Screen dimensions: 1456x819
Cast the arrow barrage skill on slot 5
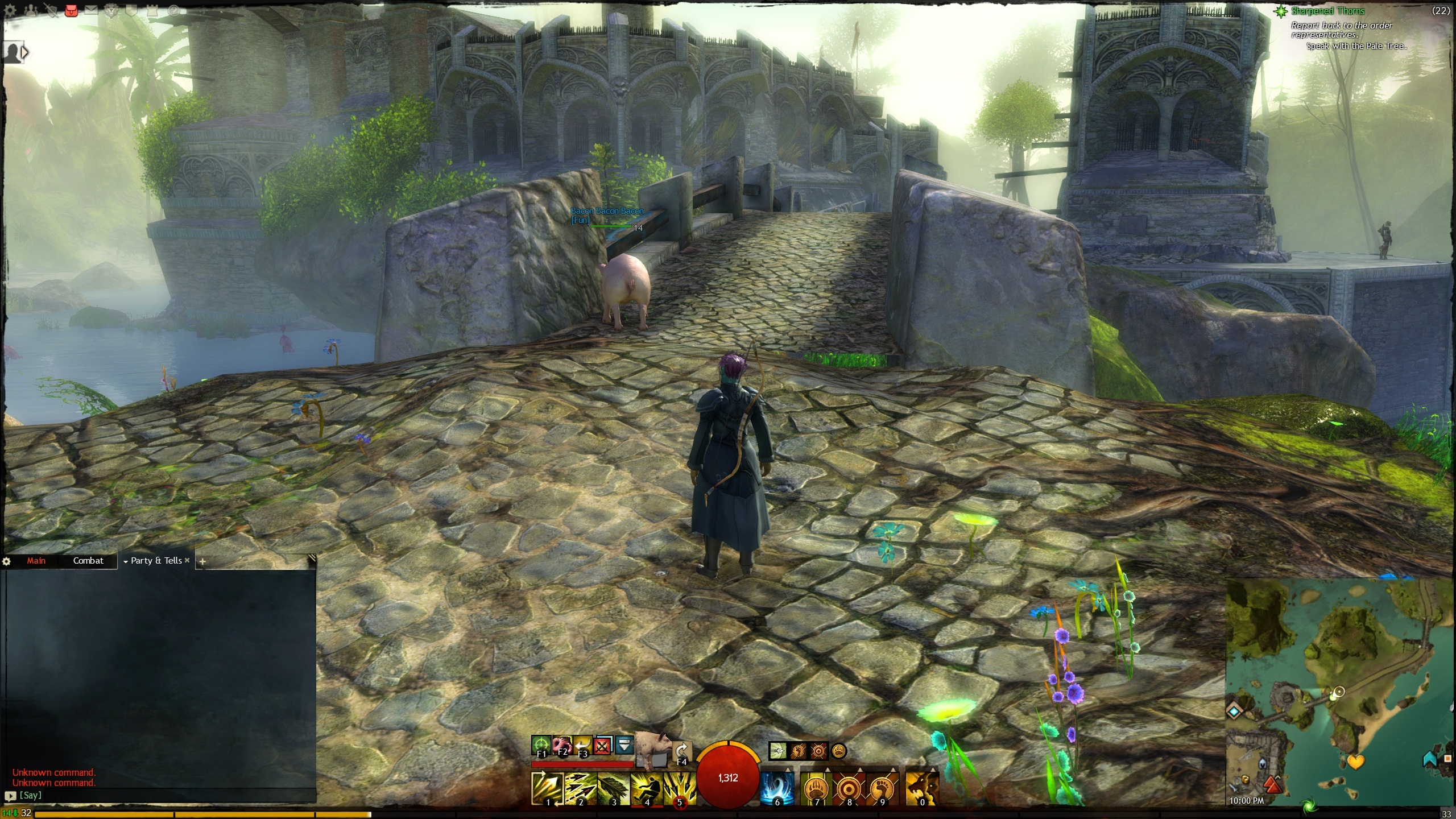coord(680,788)
